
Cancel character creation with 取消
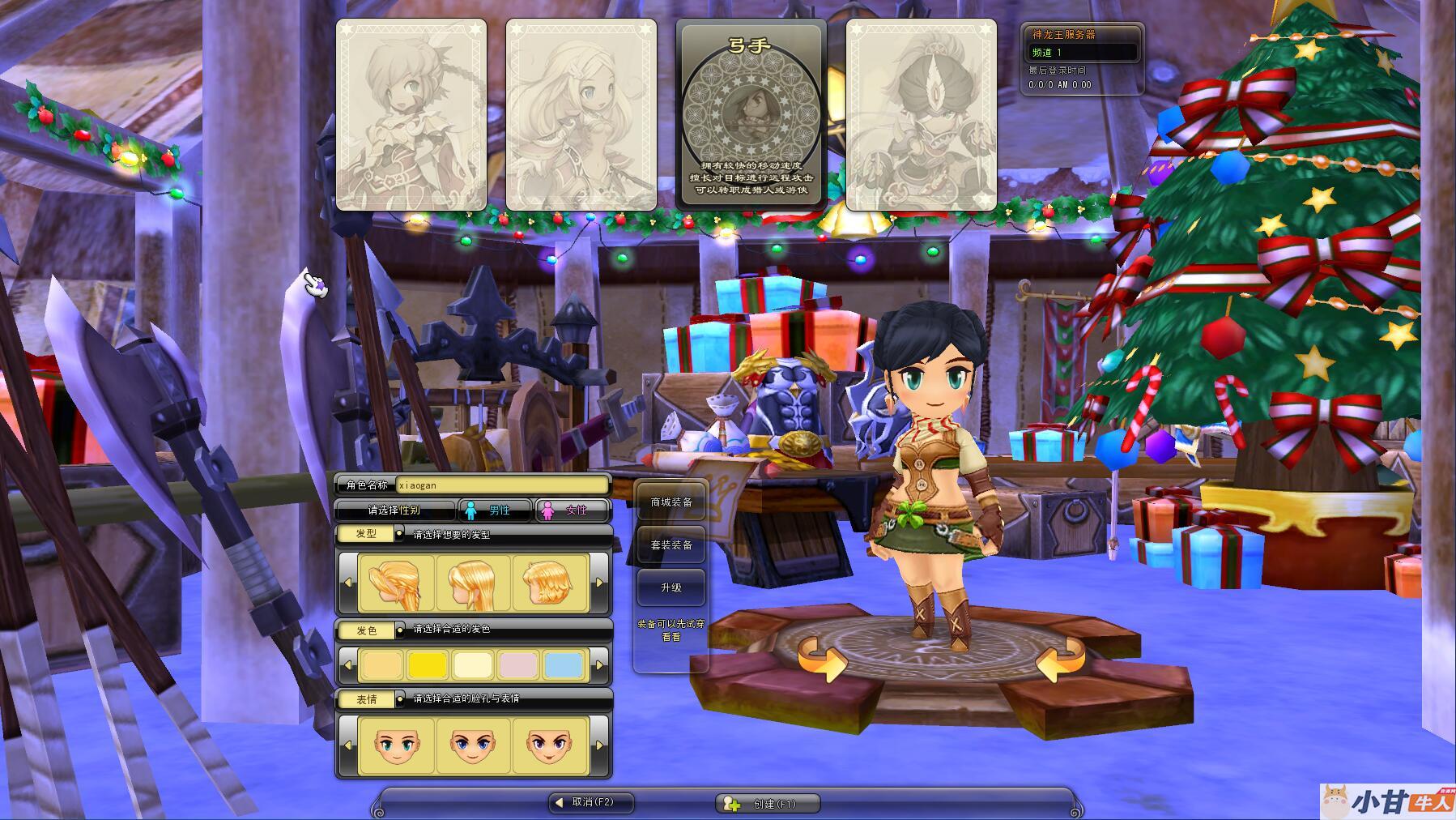(x=591, y=803)
